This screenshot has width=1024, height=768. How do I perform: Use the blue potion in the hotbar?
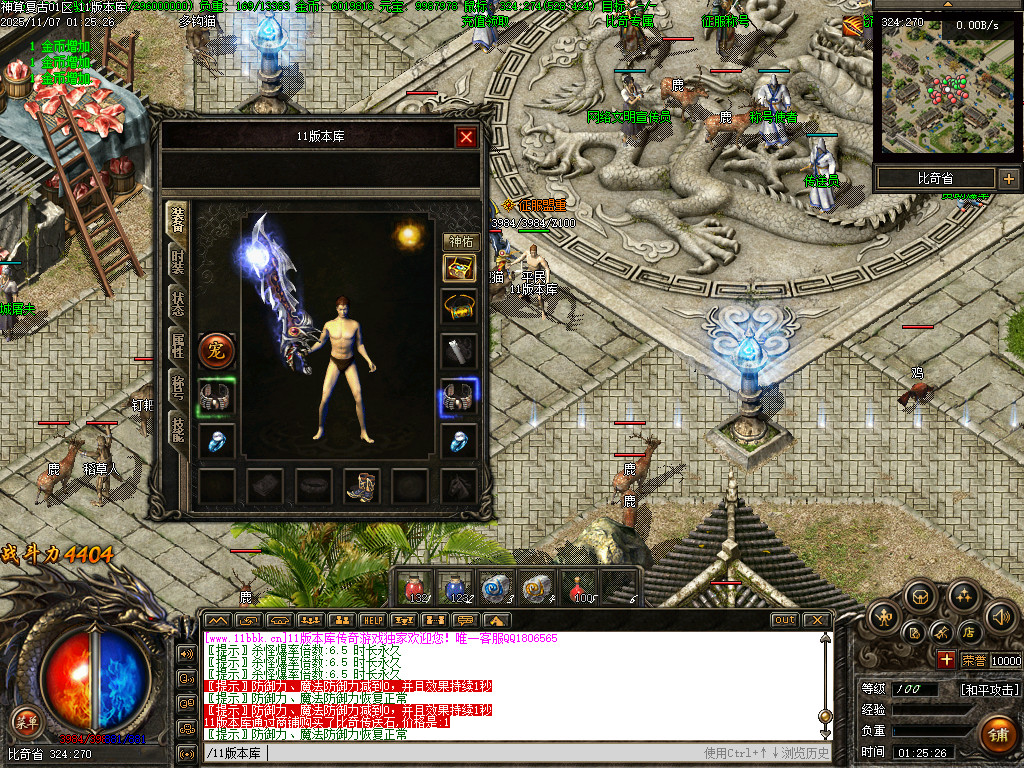pos(455,587)
